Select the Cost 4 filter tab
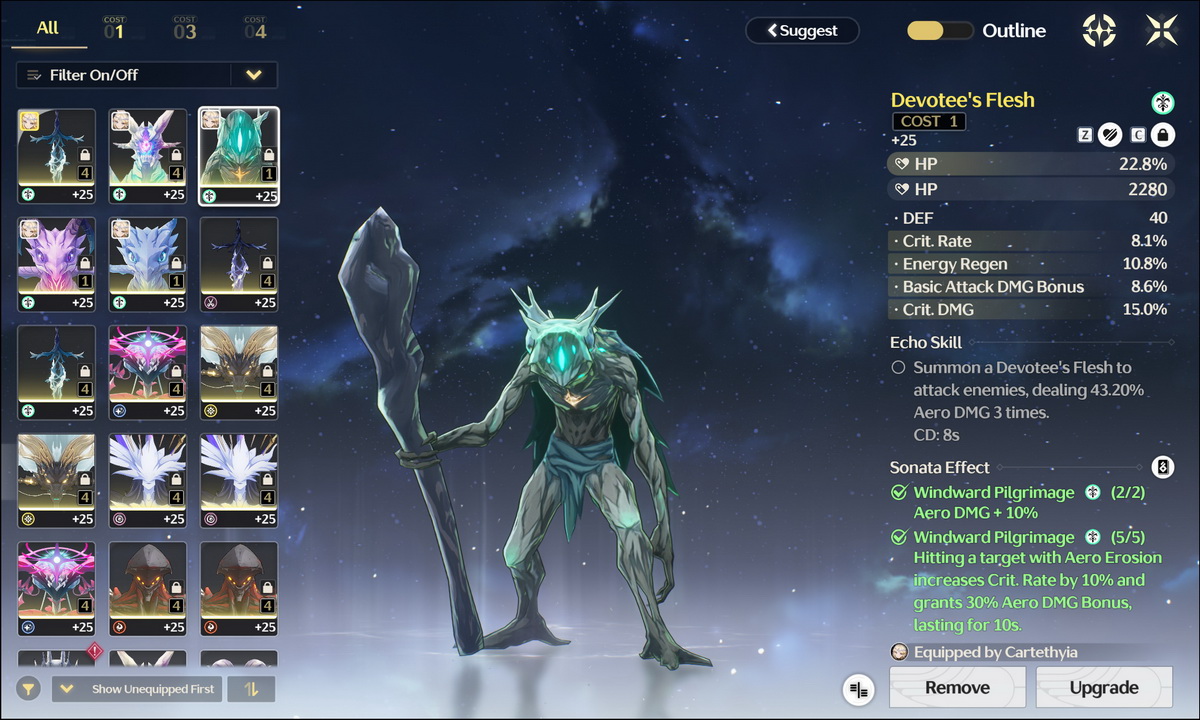Viewport: 1200px width, 720px height. (x=255, y=29)
